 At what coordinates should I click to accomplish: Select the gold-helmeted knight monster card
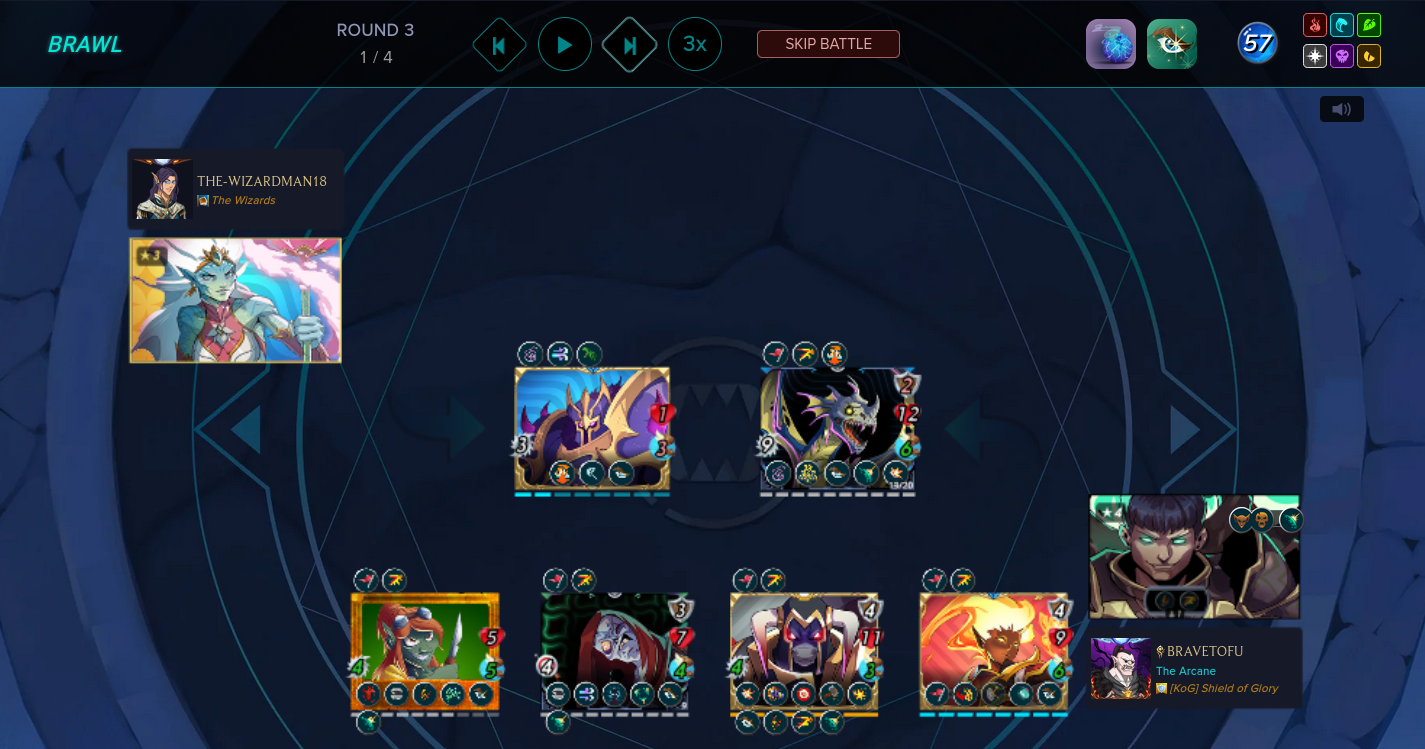(592, 428)
